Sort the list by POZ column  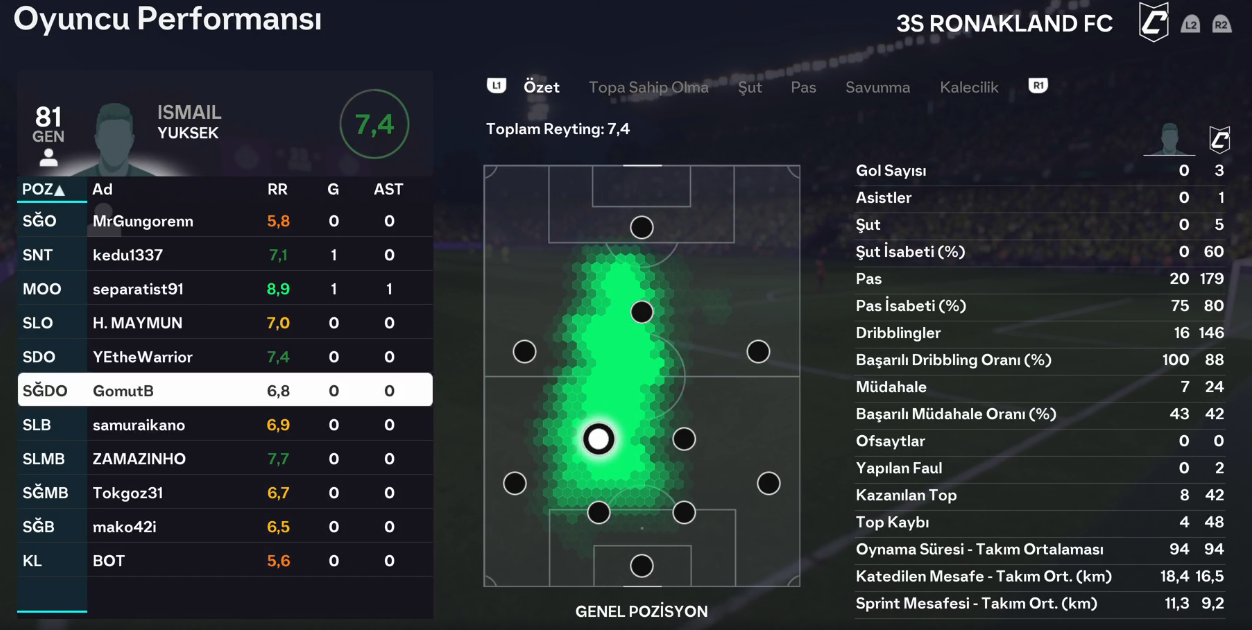coord(43,189)
